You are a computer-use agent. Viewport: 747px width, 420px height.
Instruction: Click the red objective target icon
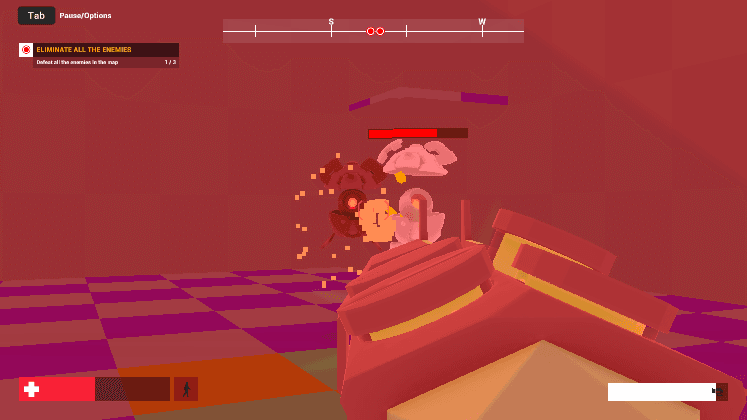click(x=26, y=50)
